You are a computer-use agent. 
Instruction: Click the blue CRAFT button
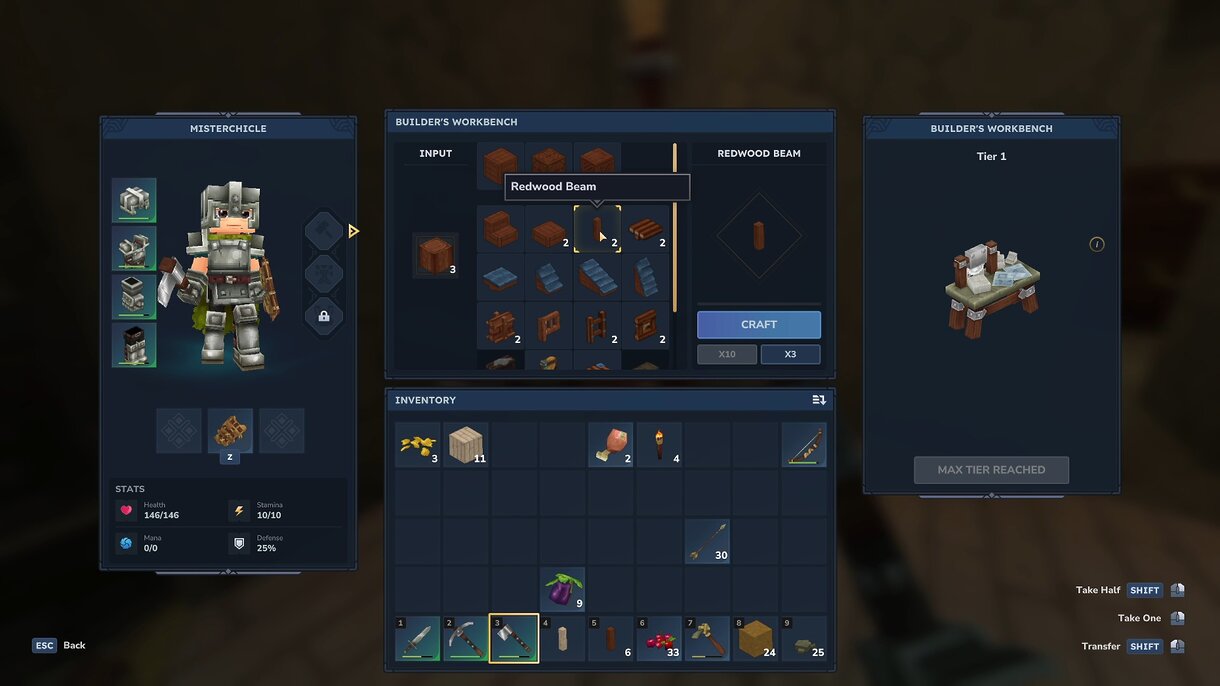click(x=759, y=324)
